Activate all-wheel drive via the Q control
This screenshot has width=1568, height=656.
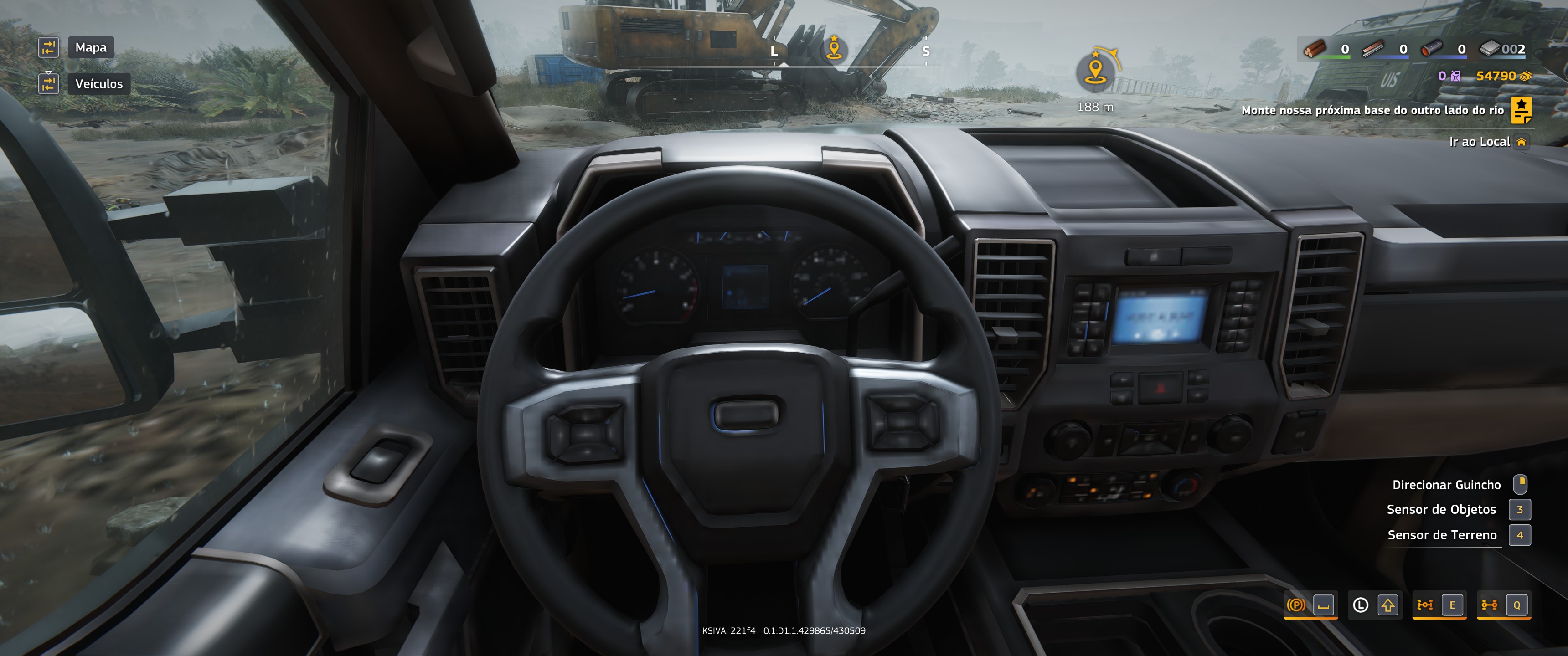(x=1517, y=605)
